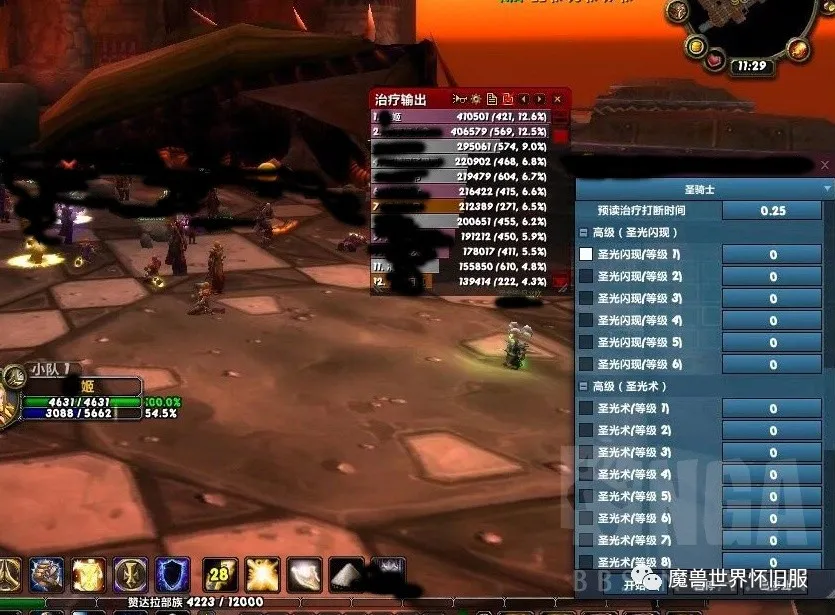
Task: Select the top-ranked healer row
Action: tap(461, 116)
